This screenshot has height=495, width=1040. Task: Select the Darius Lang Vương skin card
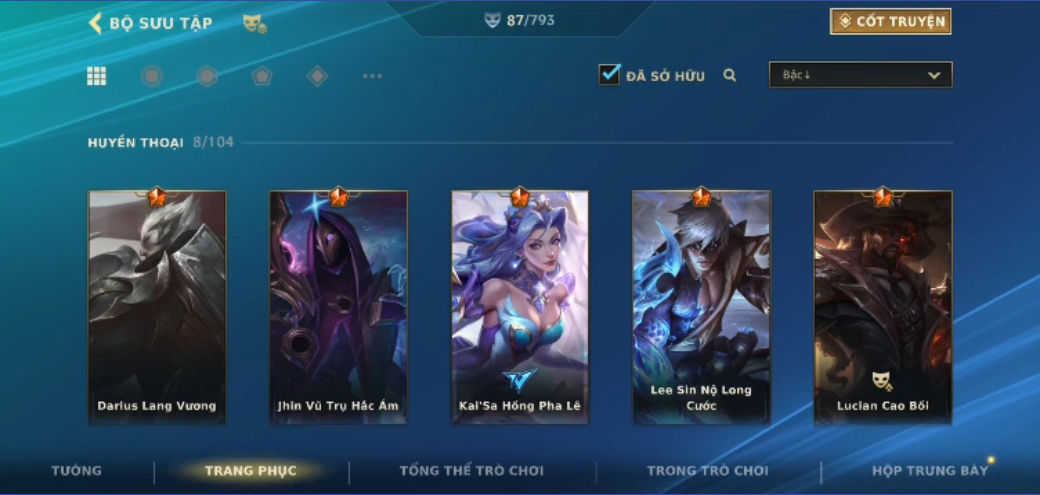point(157,307)
